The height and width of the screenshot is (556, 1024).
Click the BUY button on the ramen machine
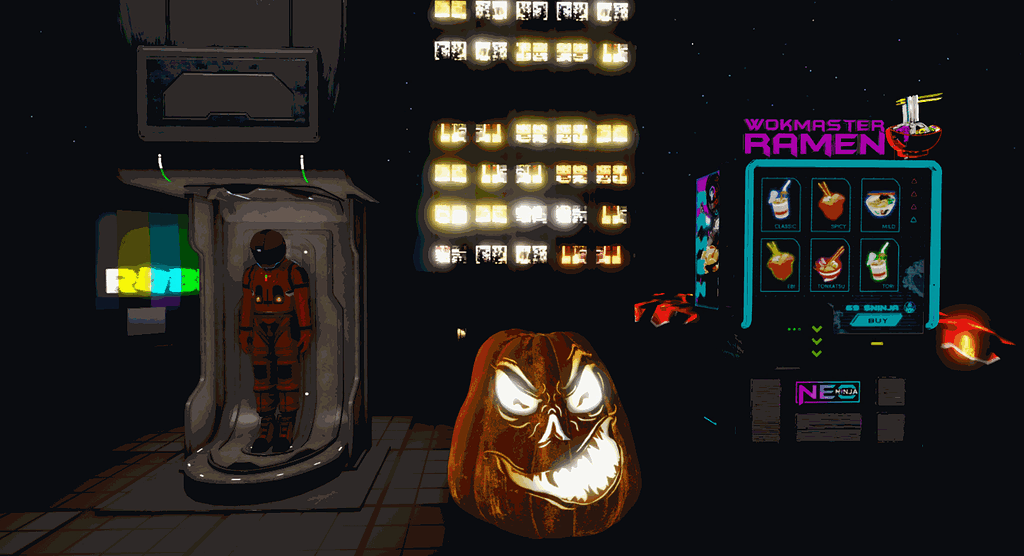tap(876, 321)
